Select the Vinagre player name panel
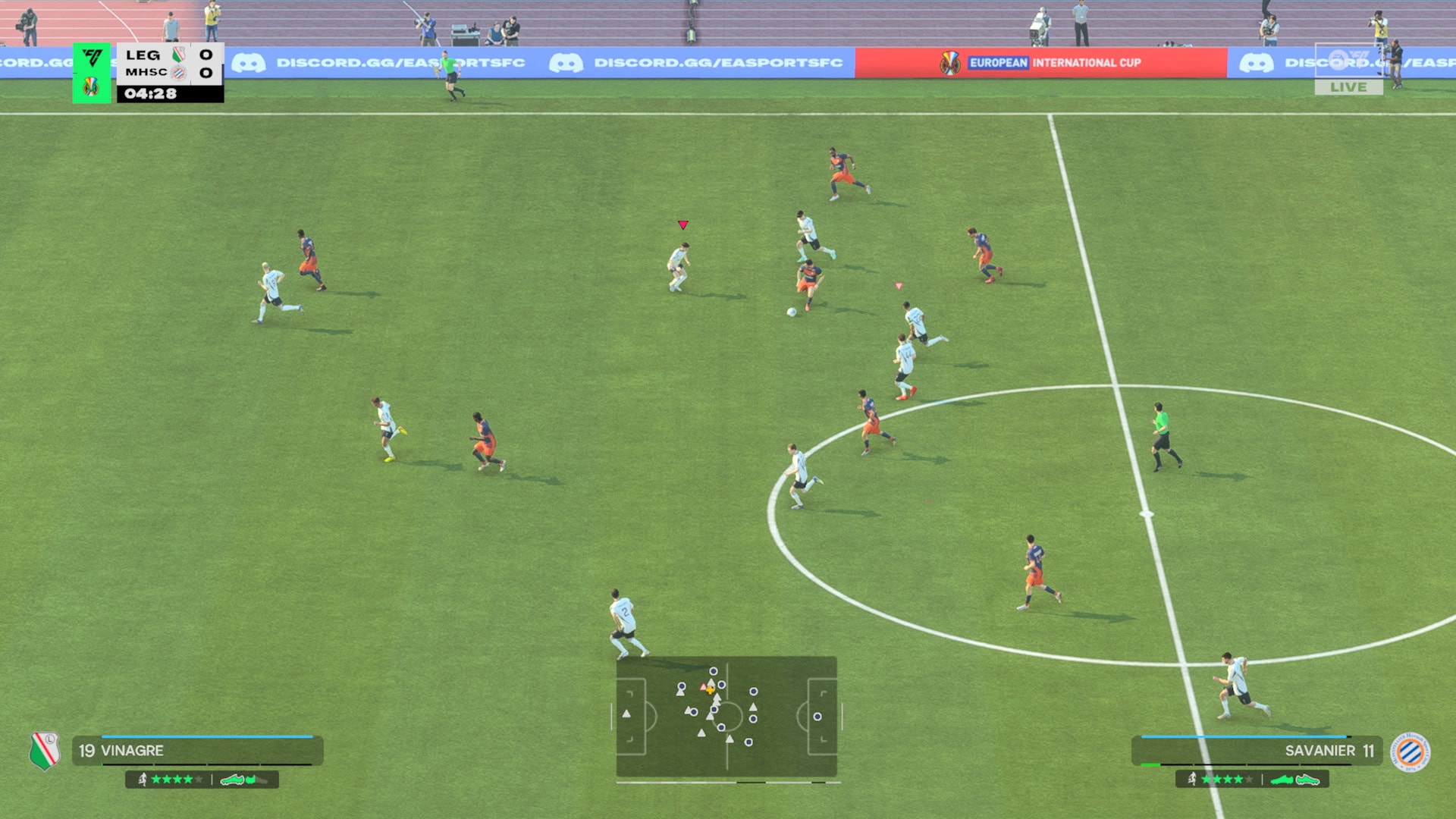The height and width of the screenshot is (819, 1456). 198,751
